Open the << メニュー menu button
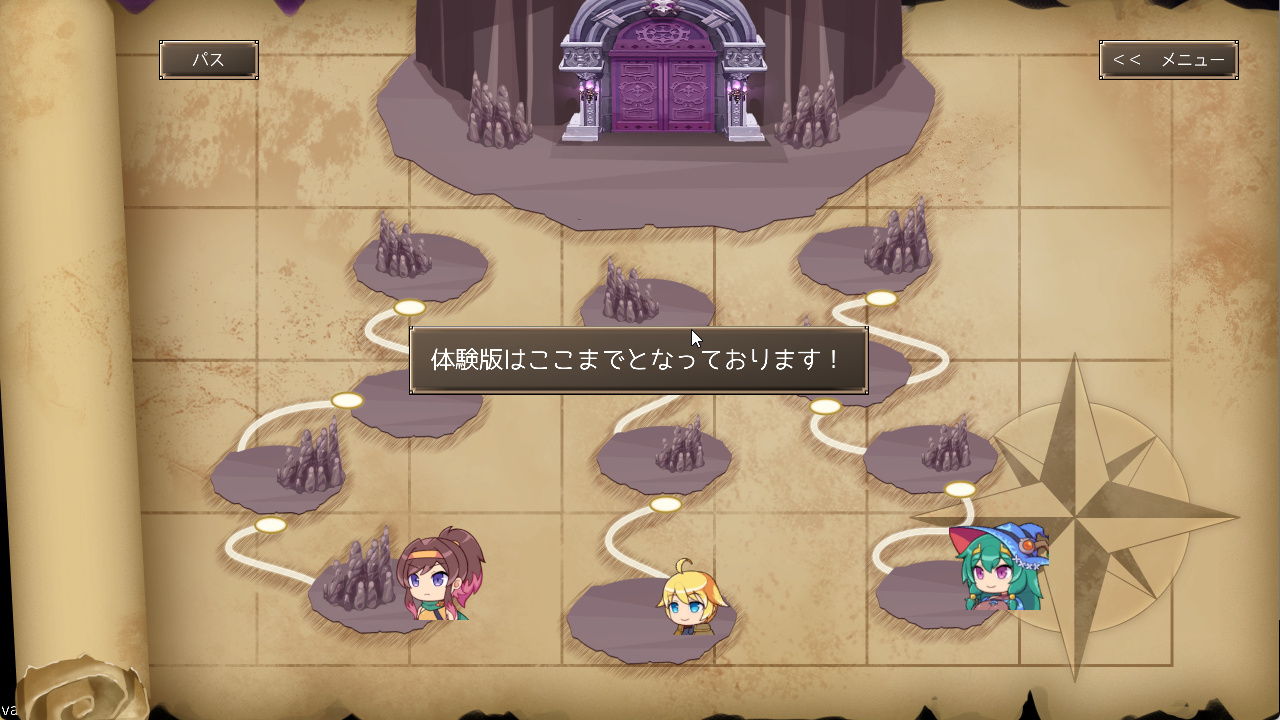 point(1168,60)
